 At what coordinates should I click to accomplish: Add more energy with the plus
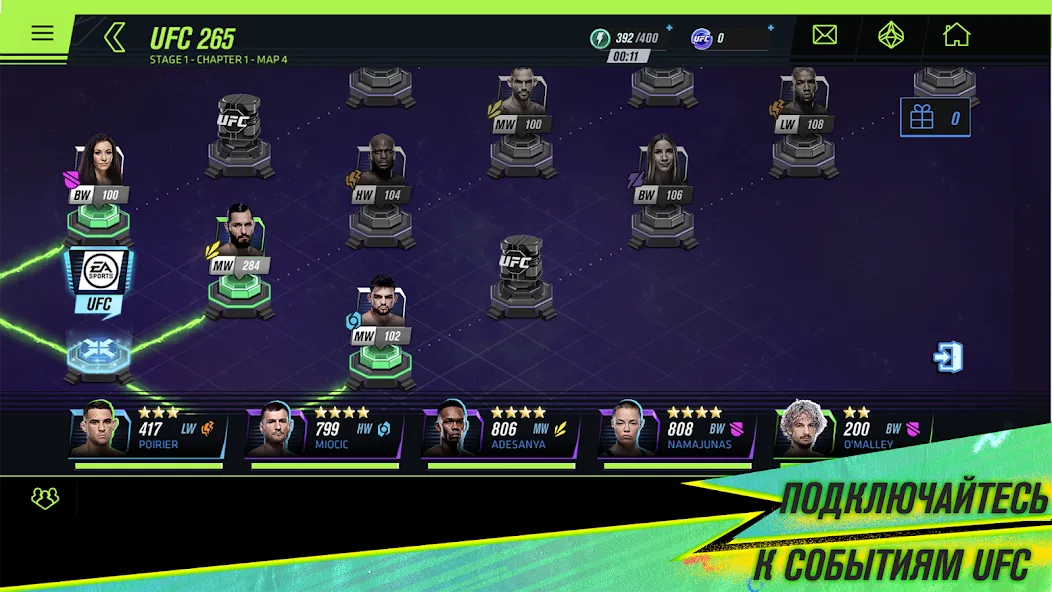coord(669,28)
